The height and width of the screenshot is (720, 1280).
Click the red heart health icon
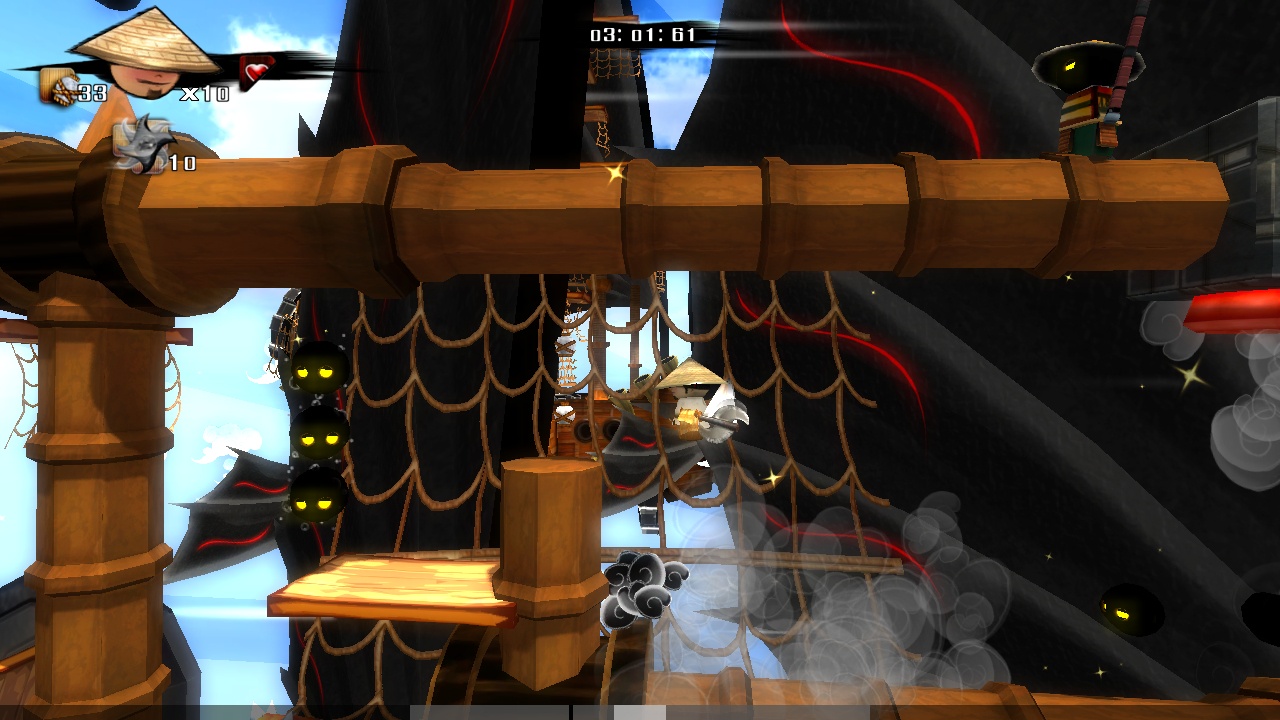[258, 71]
